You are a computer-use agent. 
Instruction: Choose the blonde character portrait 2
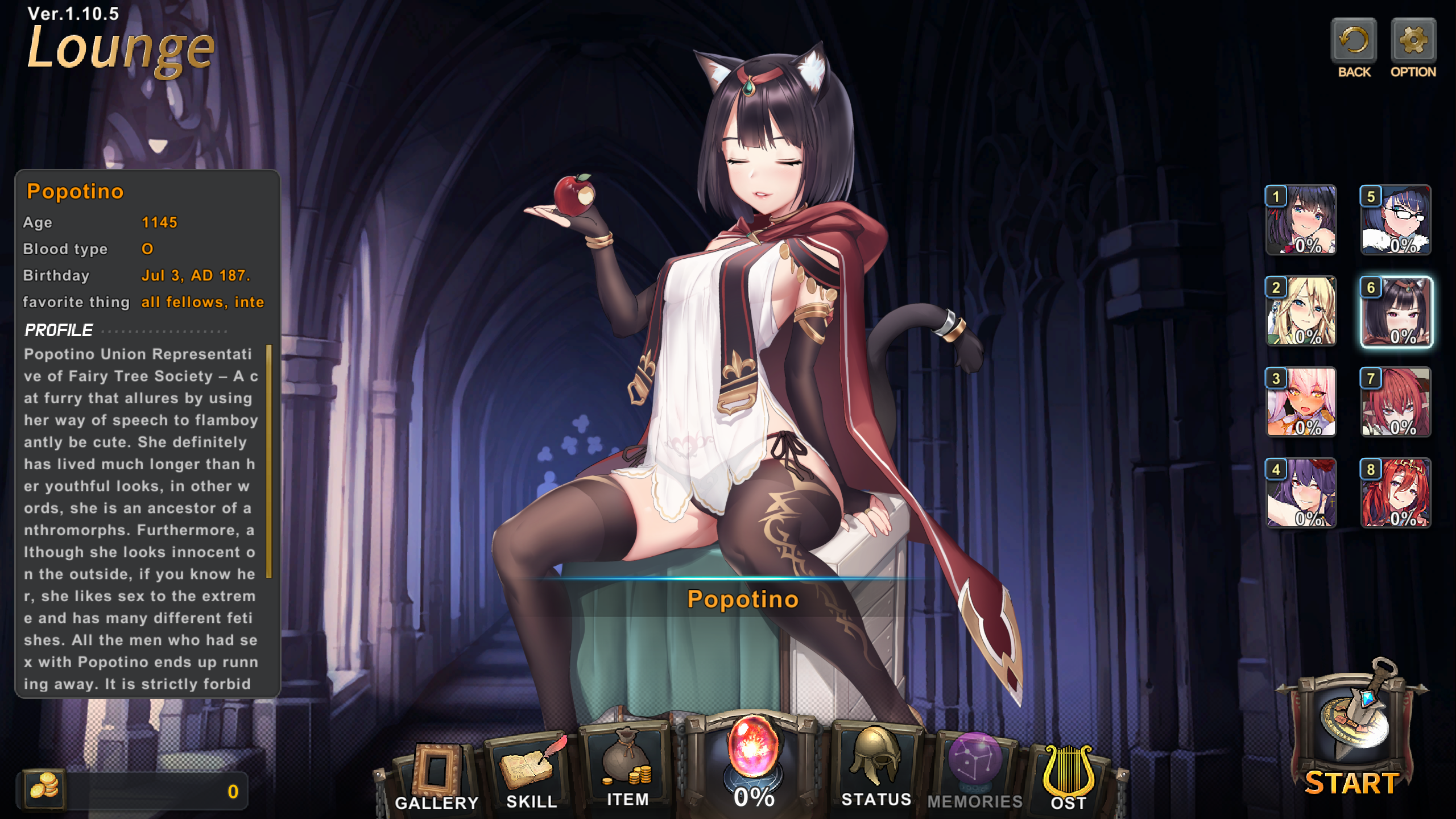coord(1301,311)
